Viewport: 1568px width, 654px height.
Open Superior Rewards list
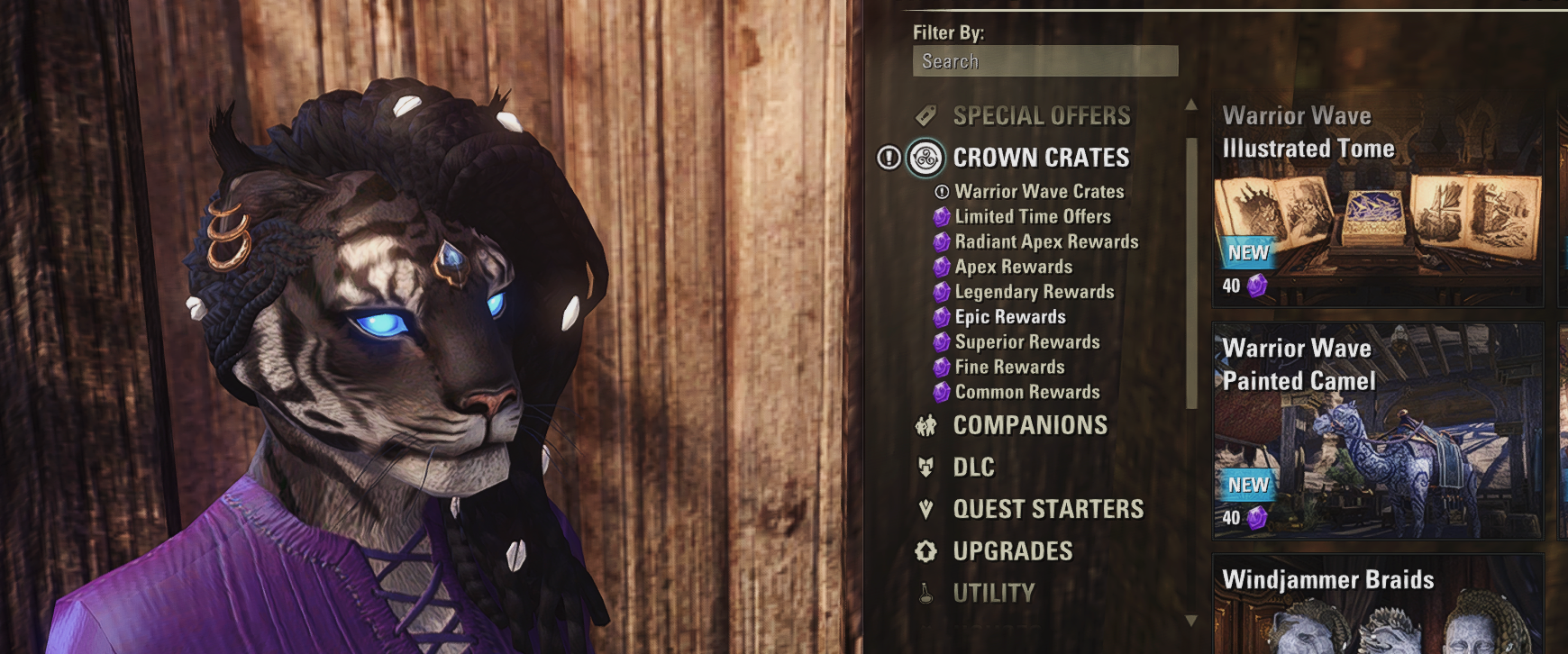click(1027, 342)
